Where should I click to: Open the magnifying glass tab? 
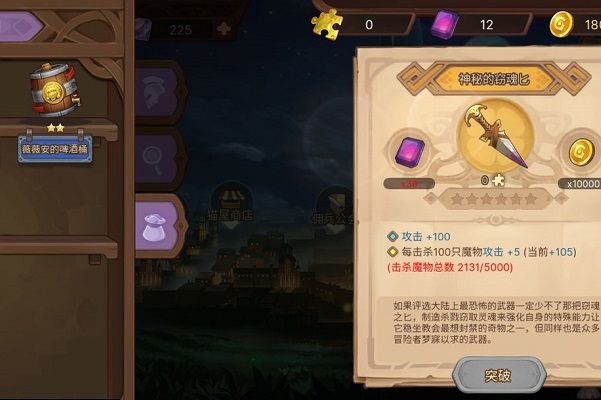point(159,155)
